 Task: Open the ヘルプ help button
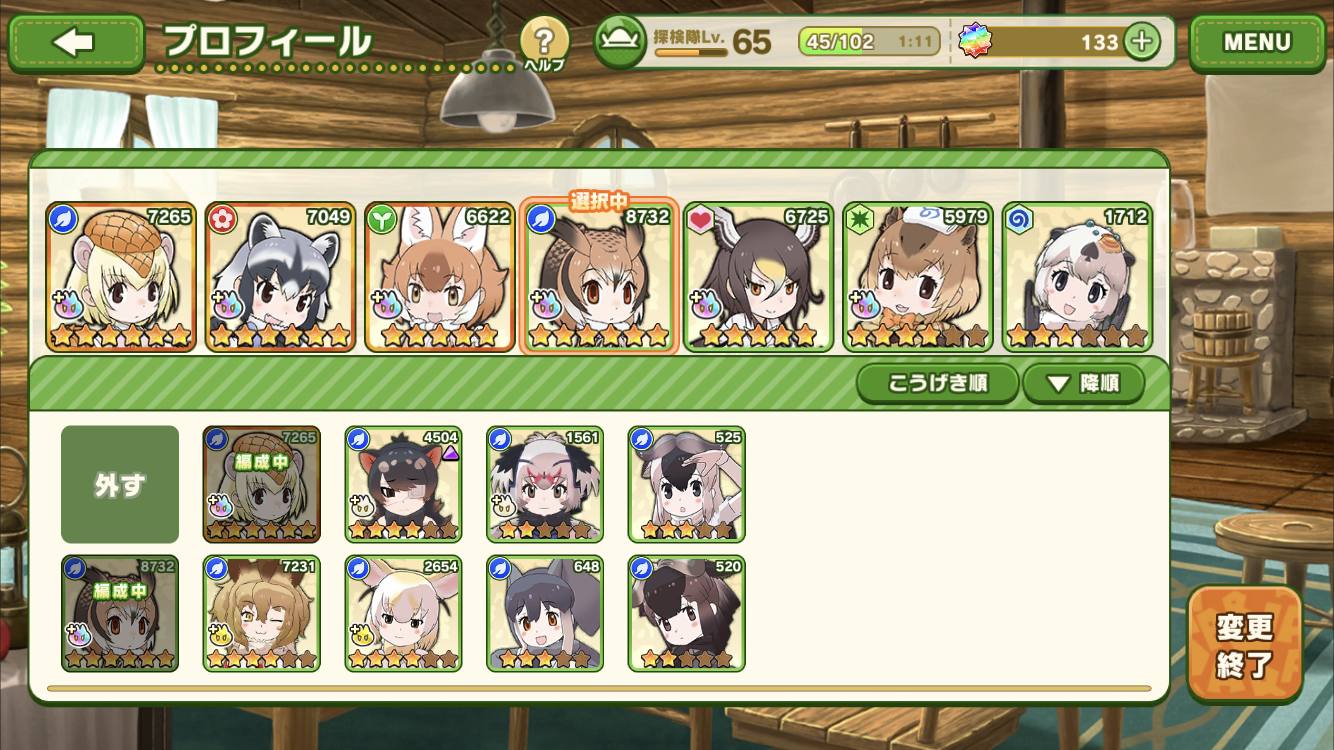[544, 43]
